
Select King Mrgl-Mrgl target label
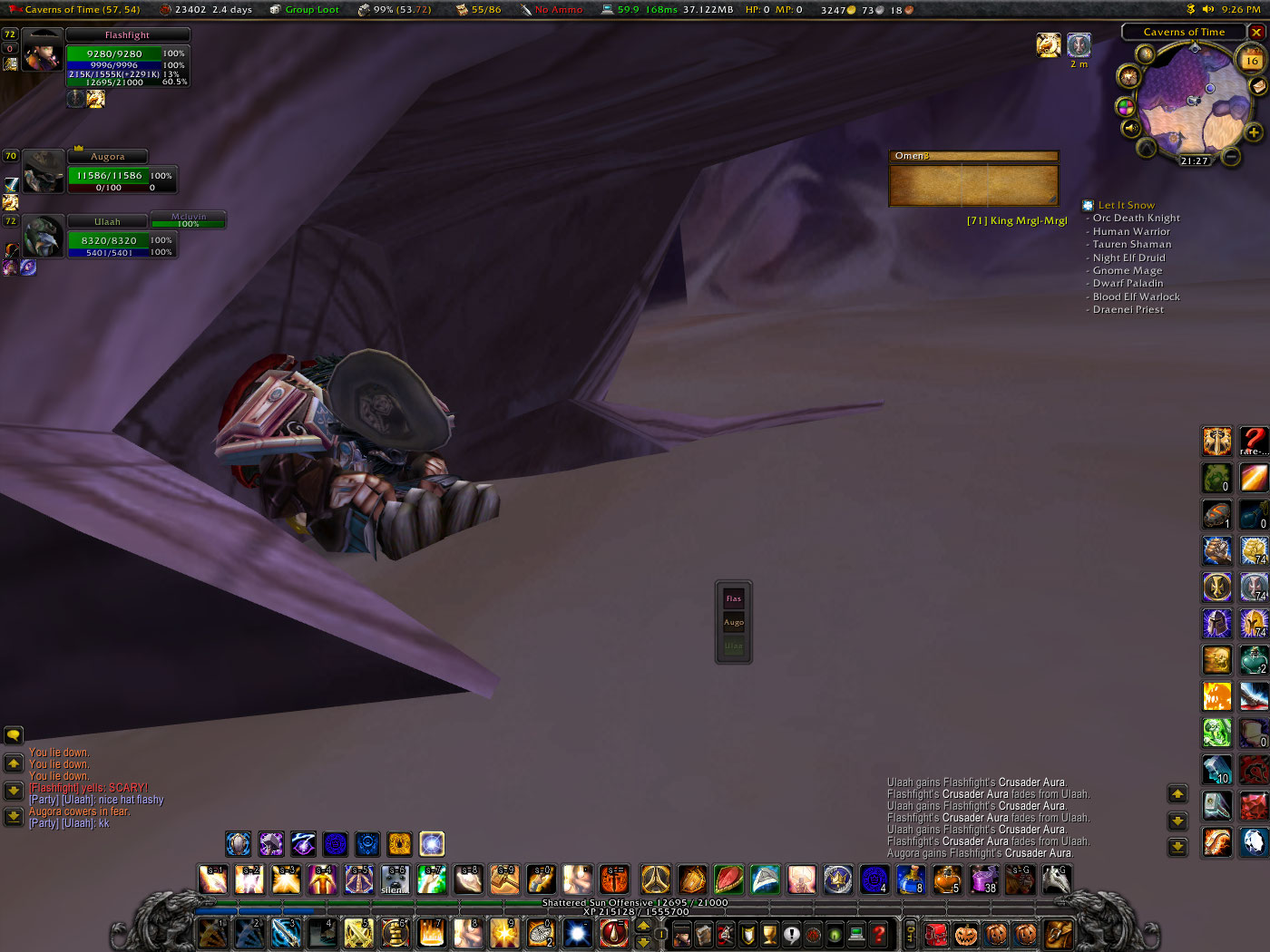point(1016,220)
